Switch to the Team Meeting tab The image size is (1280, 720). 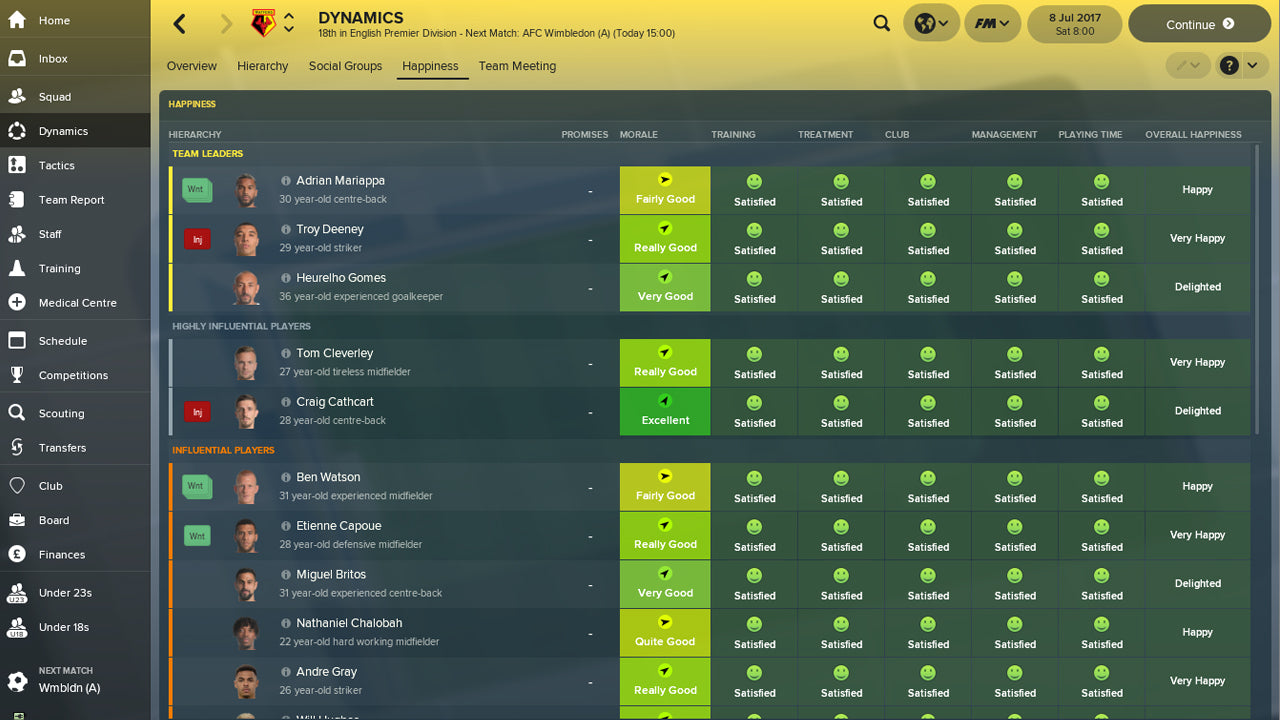[517, 66]
